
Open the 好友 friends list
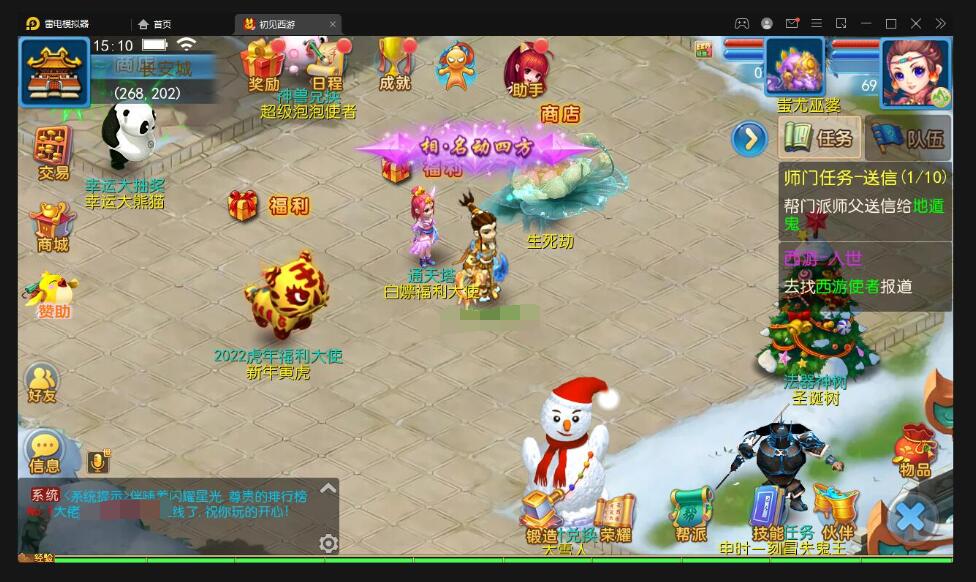point(43,384)
